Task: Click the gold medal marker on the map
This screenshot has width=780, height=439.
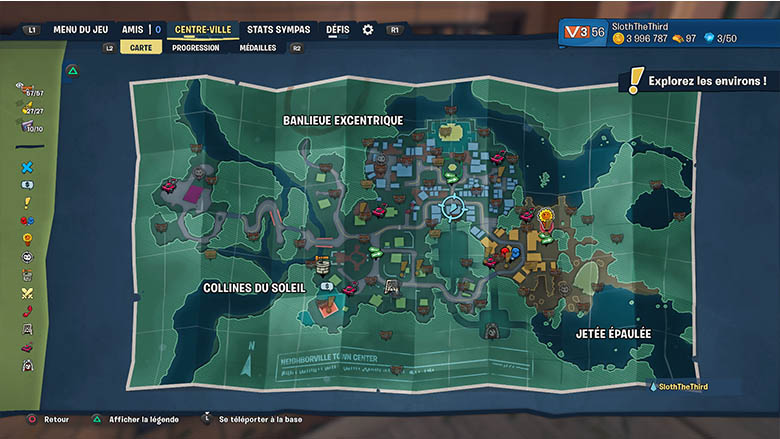Action: [x=546, y=215]
